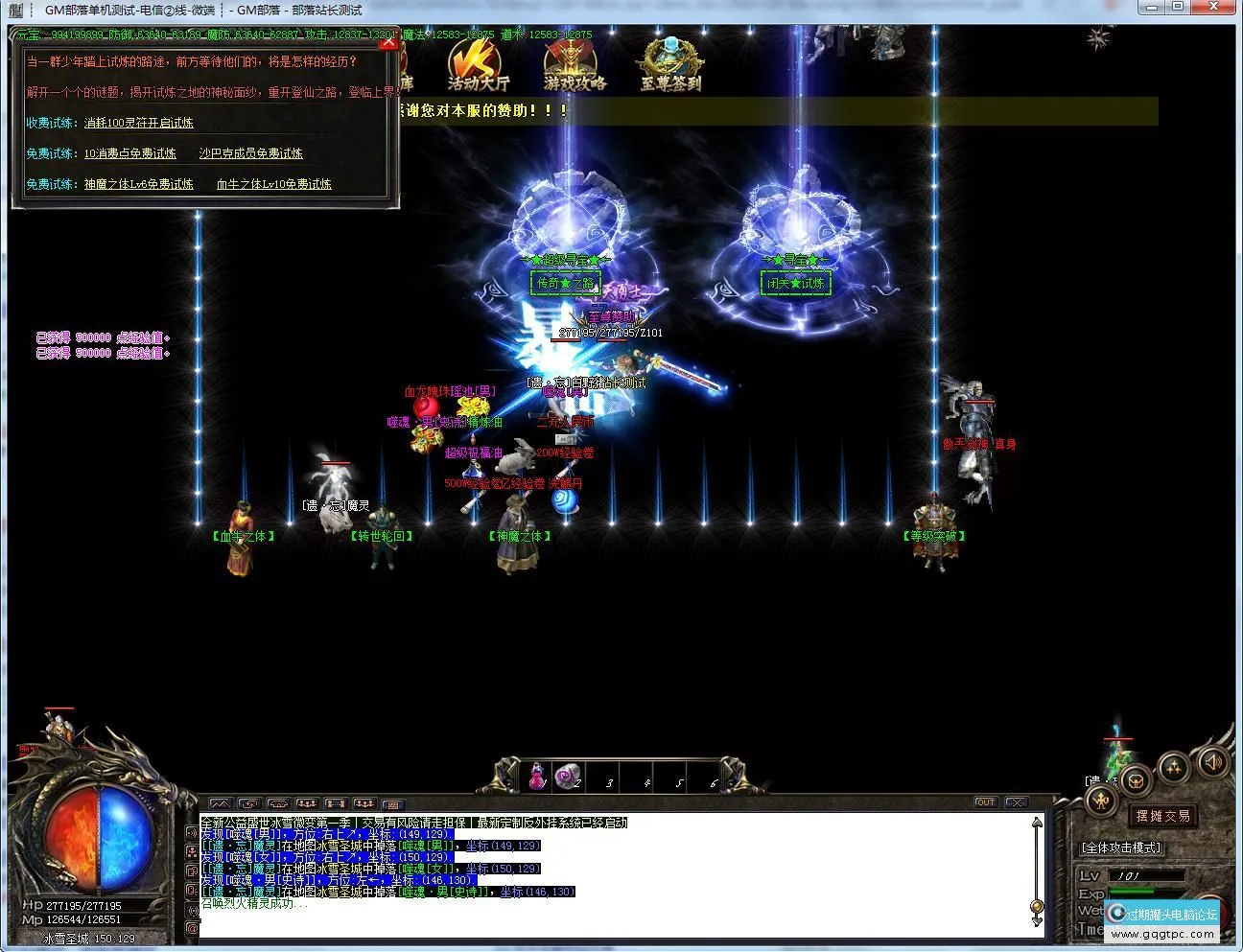The height and width of the screenshot is (952, 1243).
Task: Choose 沙巴克成员免费试炼 option
Action: (250, 153)
